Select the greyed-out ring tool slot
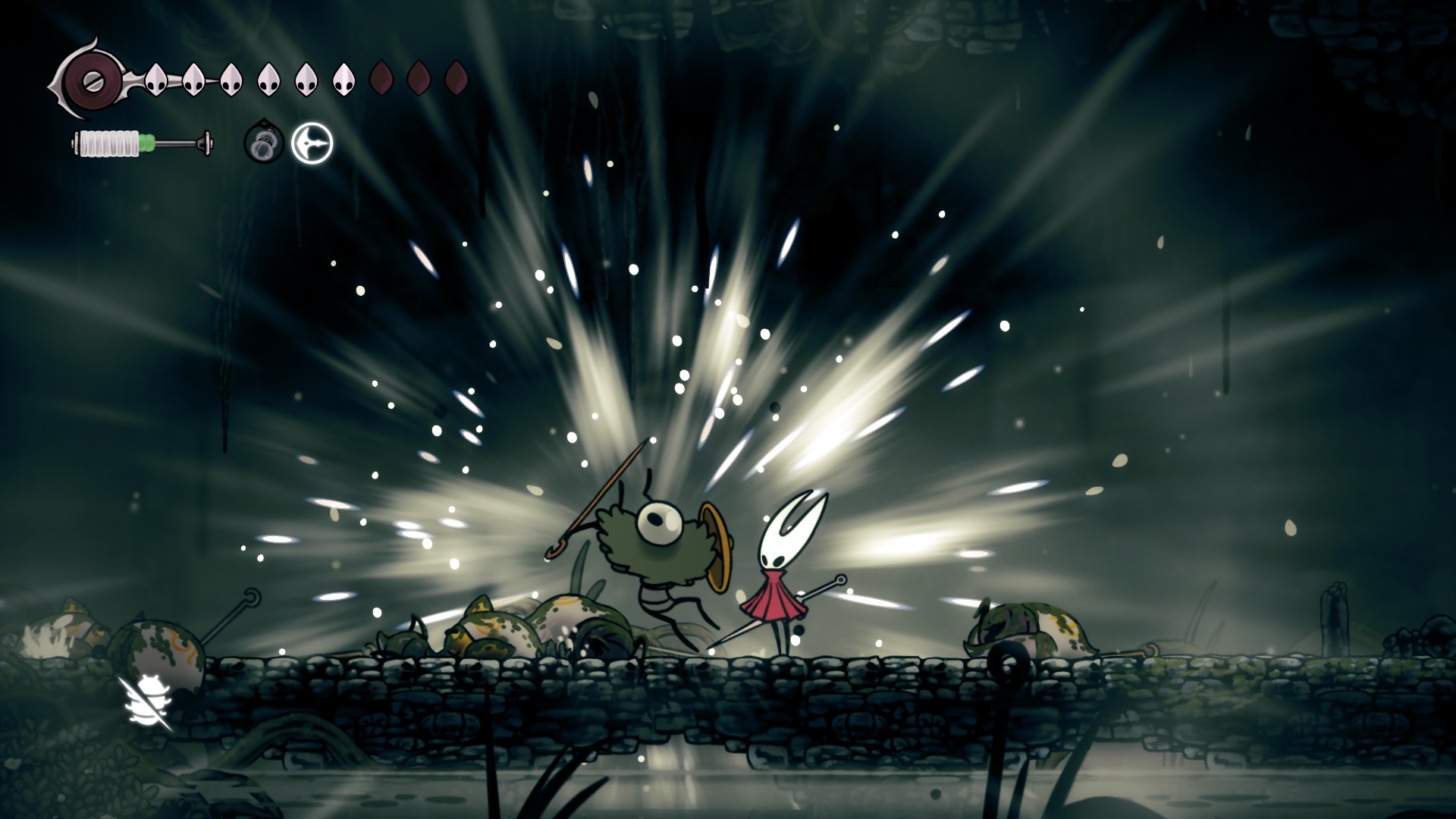 pyautogui.click(x=264, y=143)
